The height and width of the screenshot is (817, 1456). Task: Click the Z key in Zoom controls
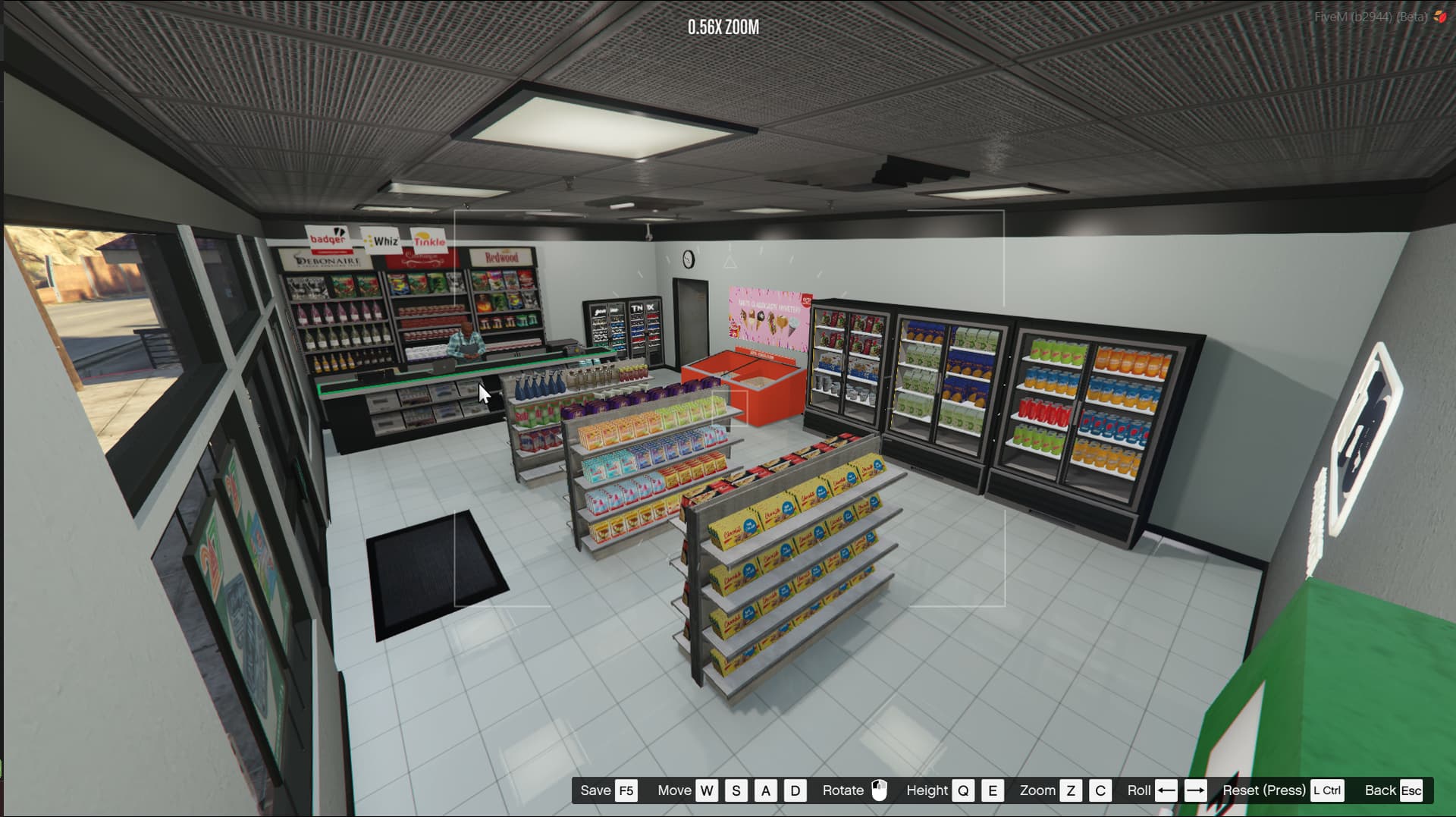tap(1072, 790)
